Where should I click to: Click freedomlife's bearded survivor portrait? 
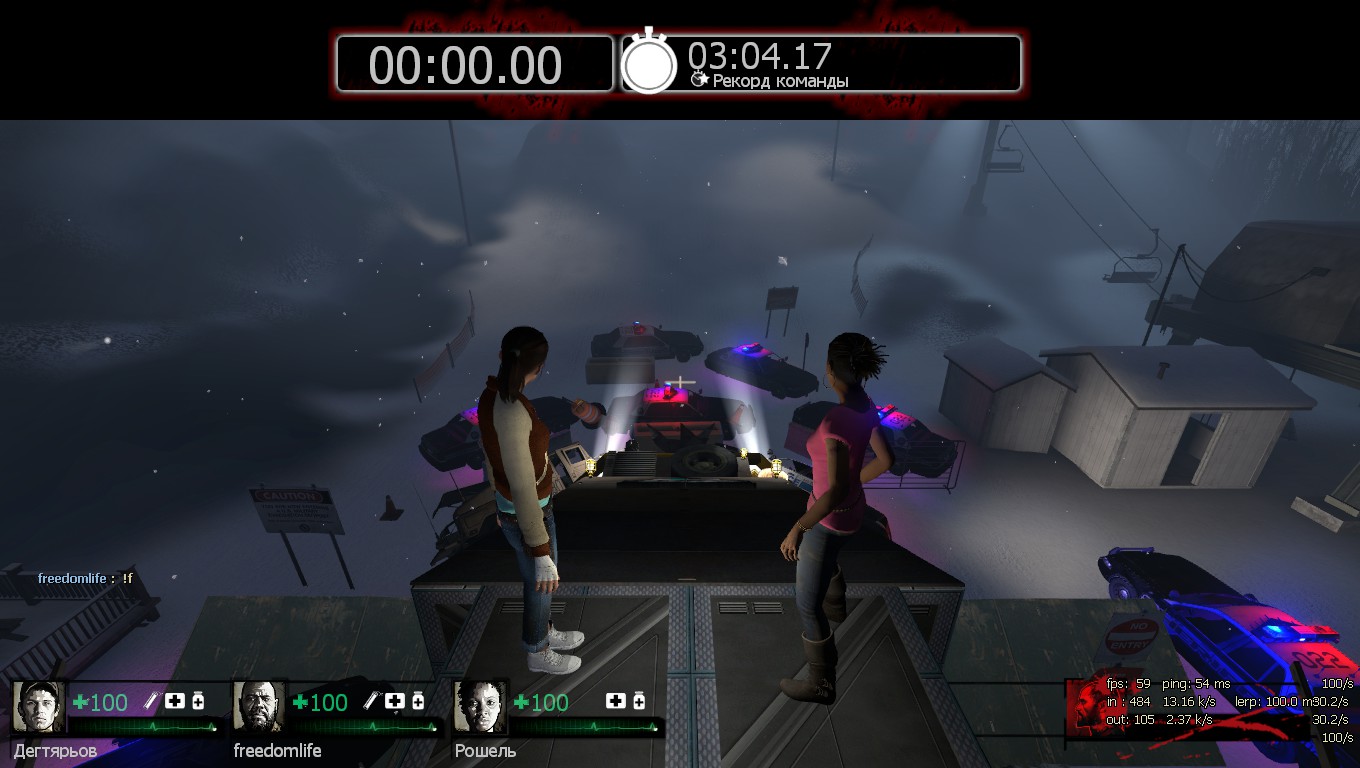pyautogui.click(x=259, y=707)
